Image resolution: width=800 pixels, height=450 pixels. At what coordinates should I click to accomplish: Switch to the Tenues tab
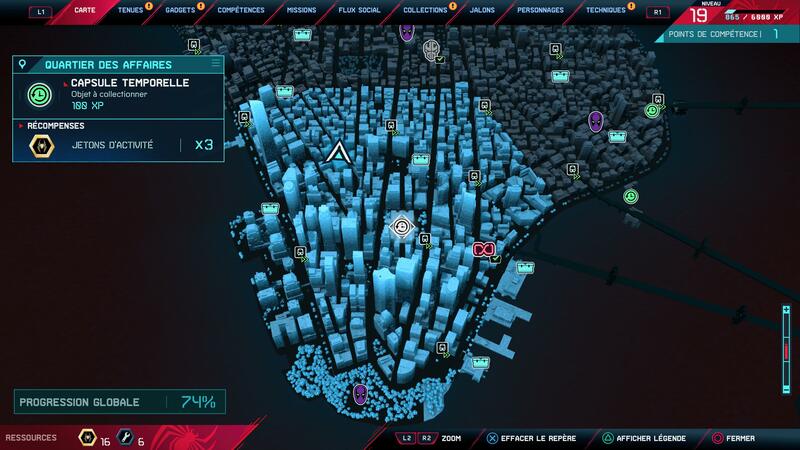coord(130,10)
